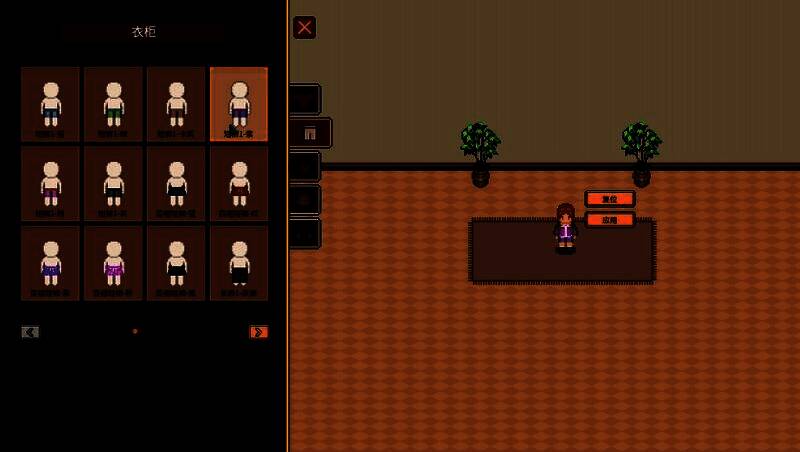Pick the plain blue shorts in top row

[50, 104]
